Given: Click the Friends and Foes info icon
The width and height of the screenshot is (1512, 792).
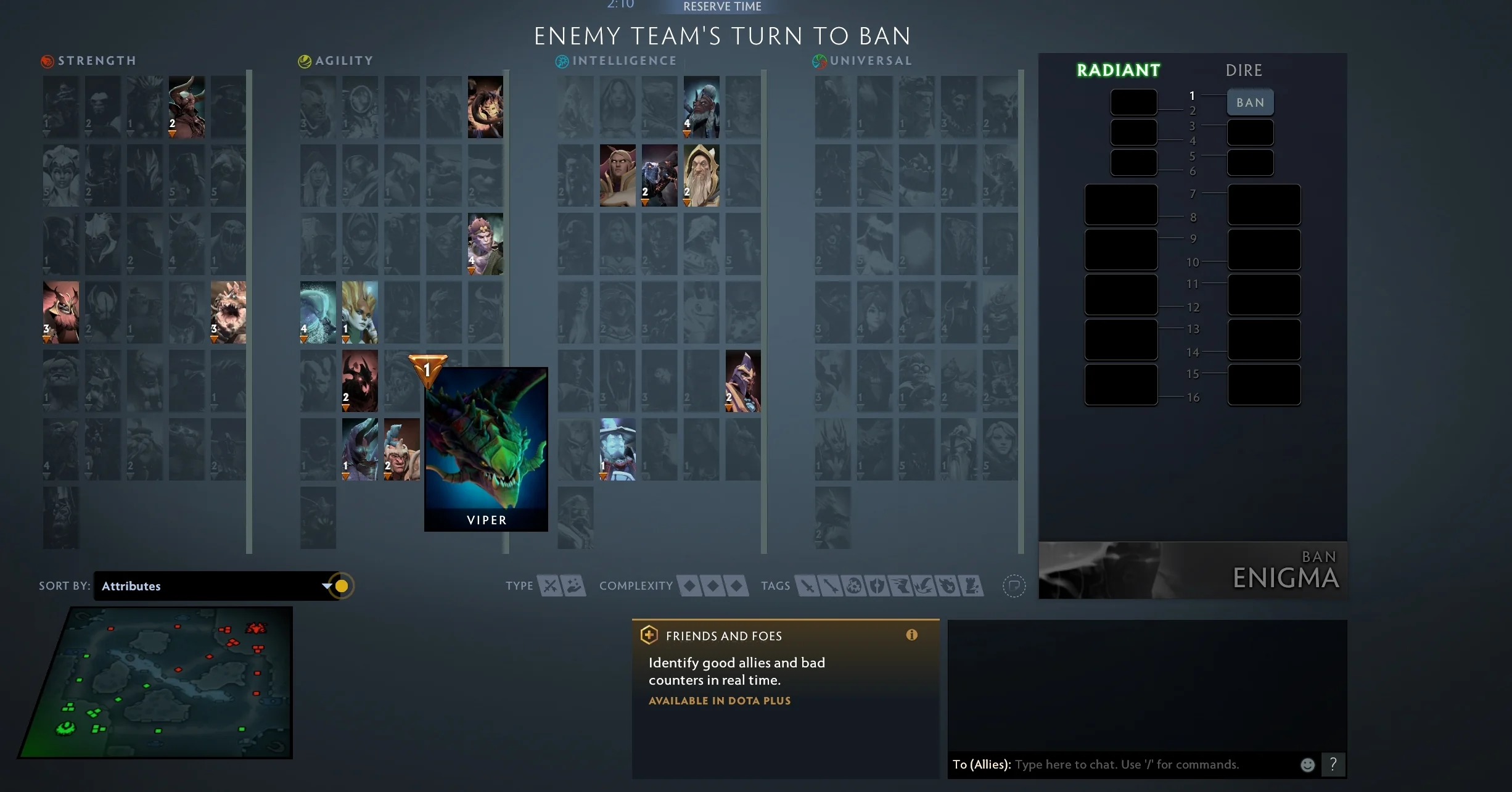Looking at the screenshot, I should pyautogui.click(x=912, y=635).
